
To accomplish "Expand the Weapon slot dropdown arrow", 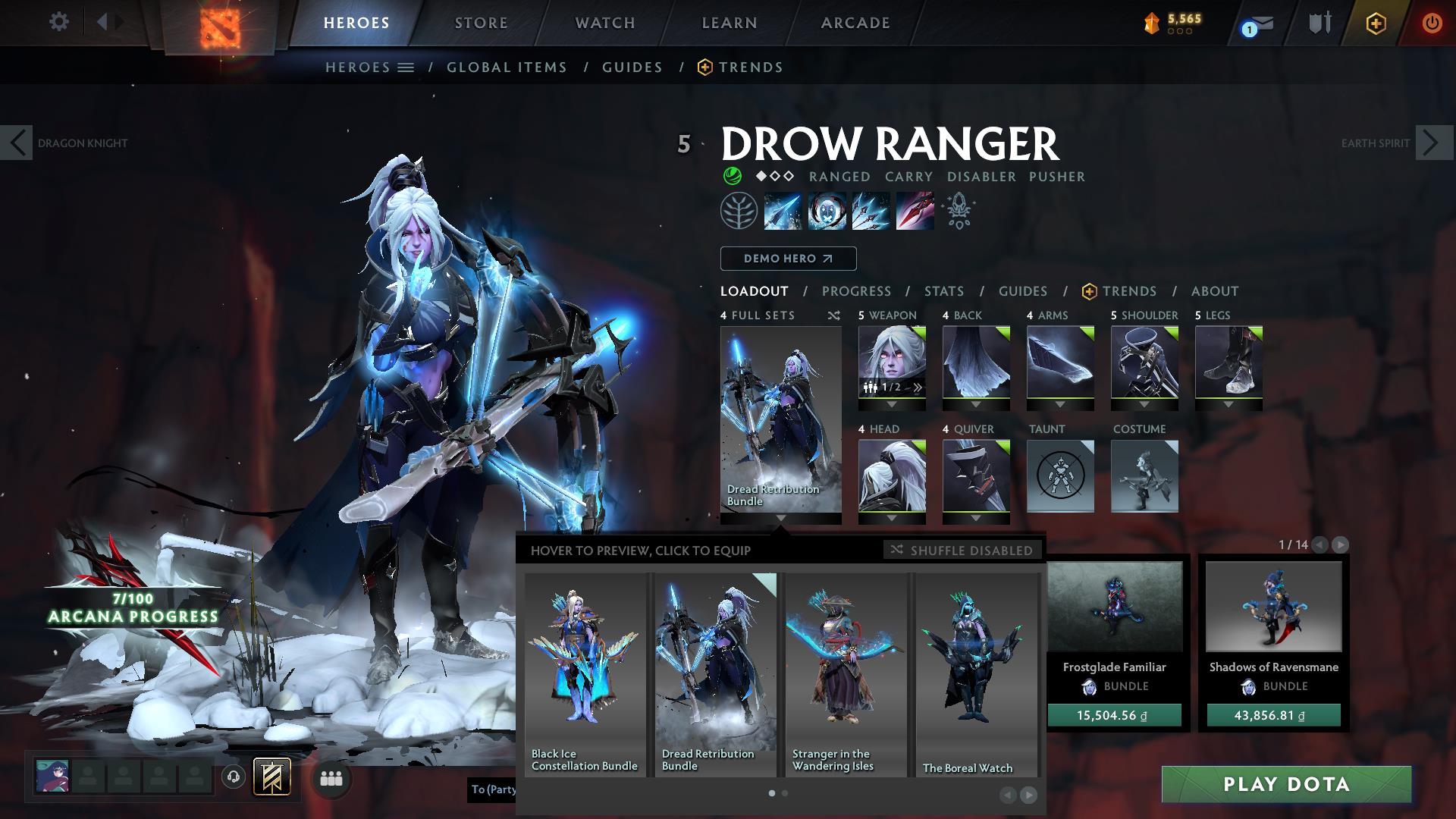I will (x=892, y=405).
